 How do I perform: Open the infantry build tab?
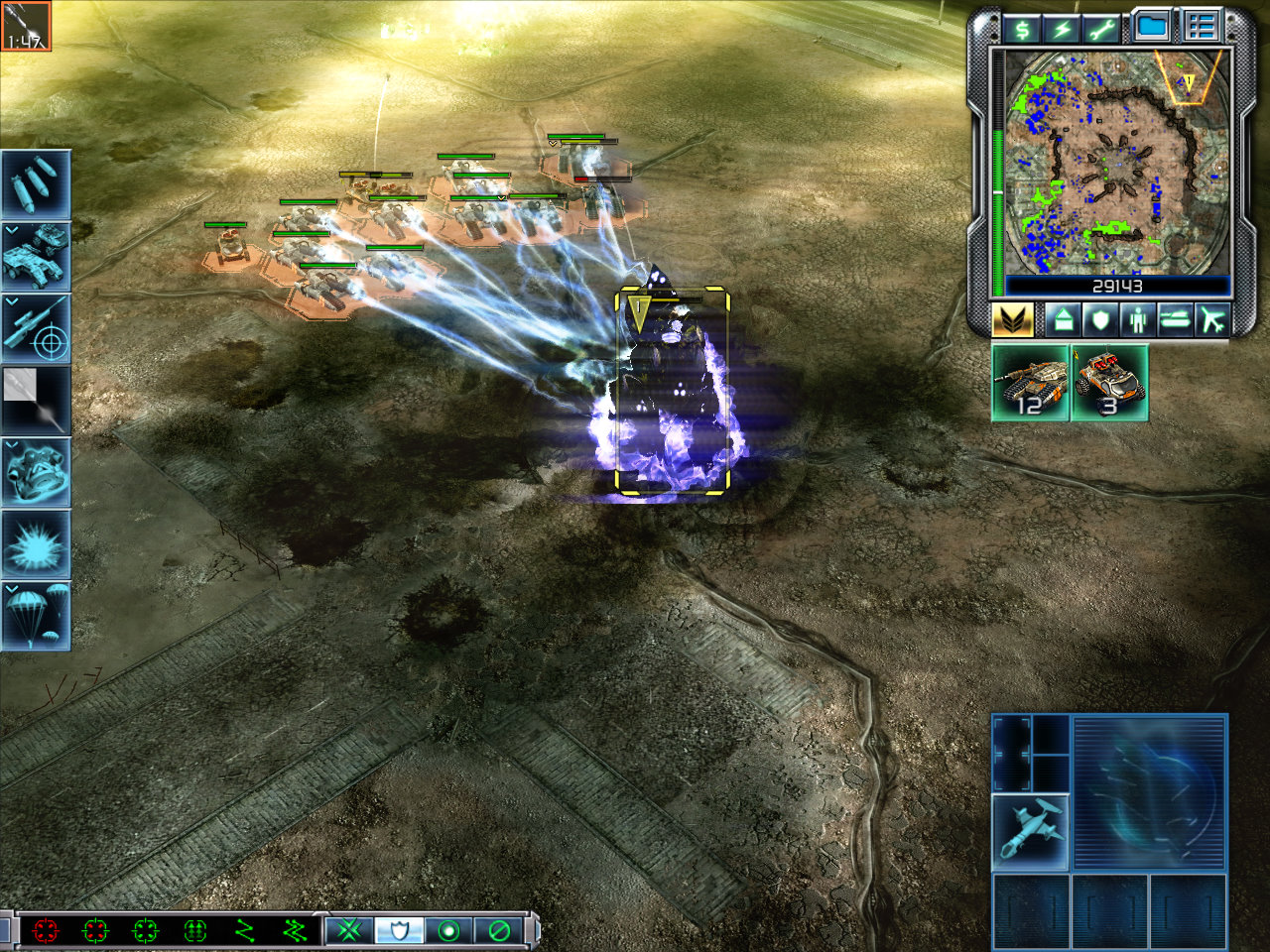pos(1136,320)
